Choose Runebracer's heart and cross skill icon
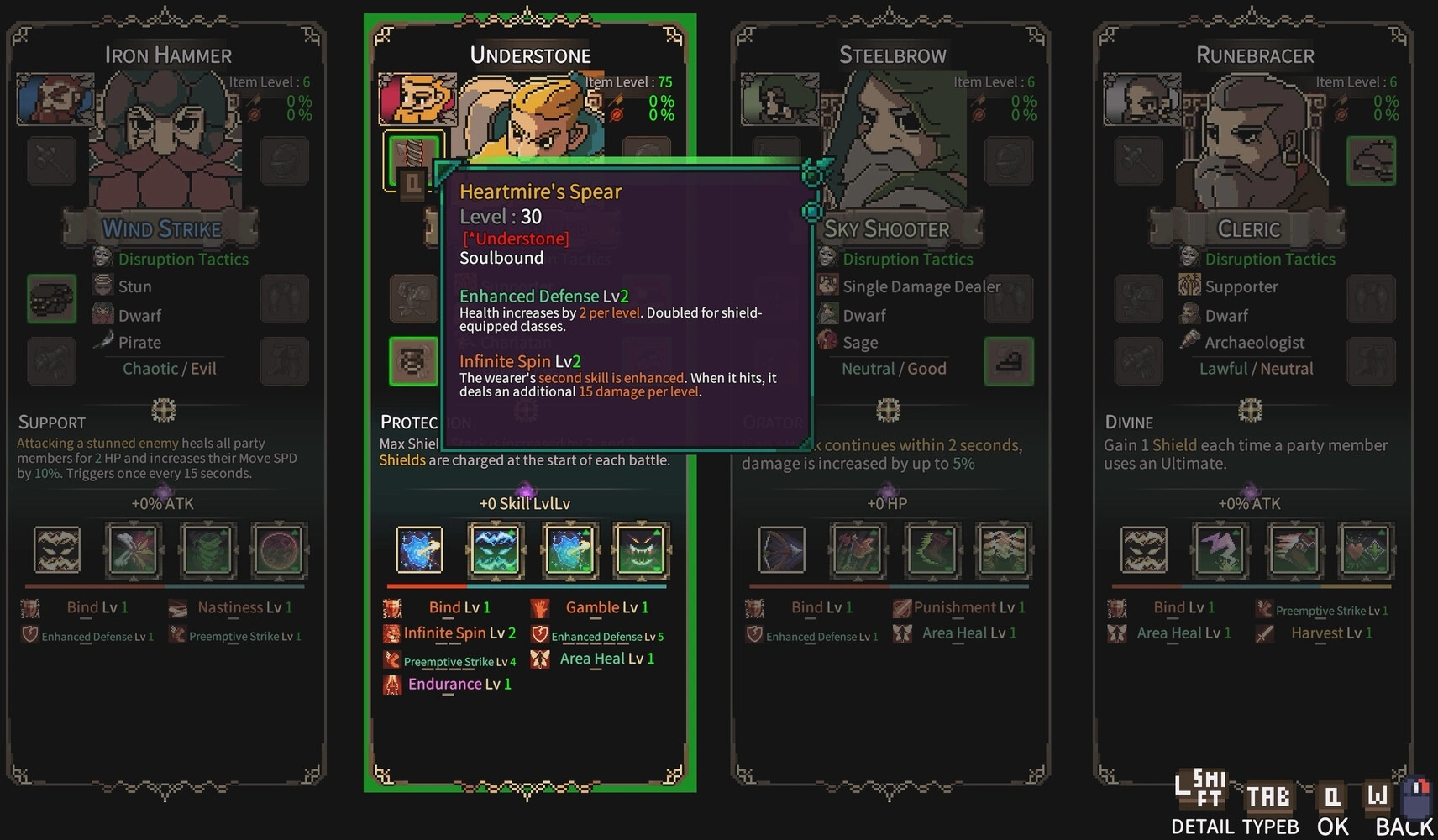Viewport: 1438px width, 840px height. 1365,550
